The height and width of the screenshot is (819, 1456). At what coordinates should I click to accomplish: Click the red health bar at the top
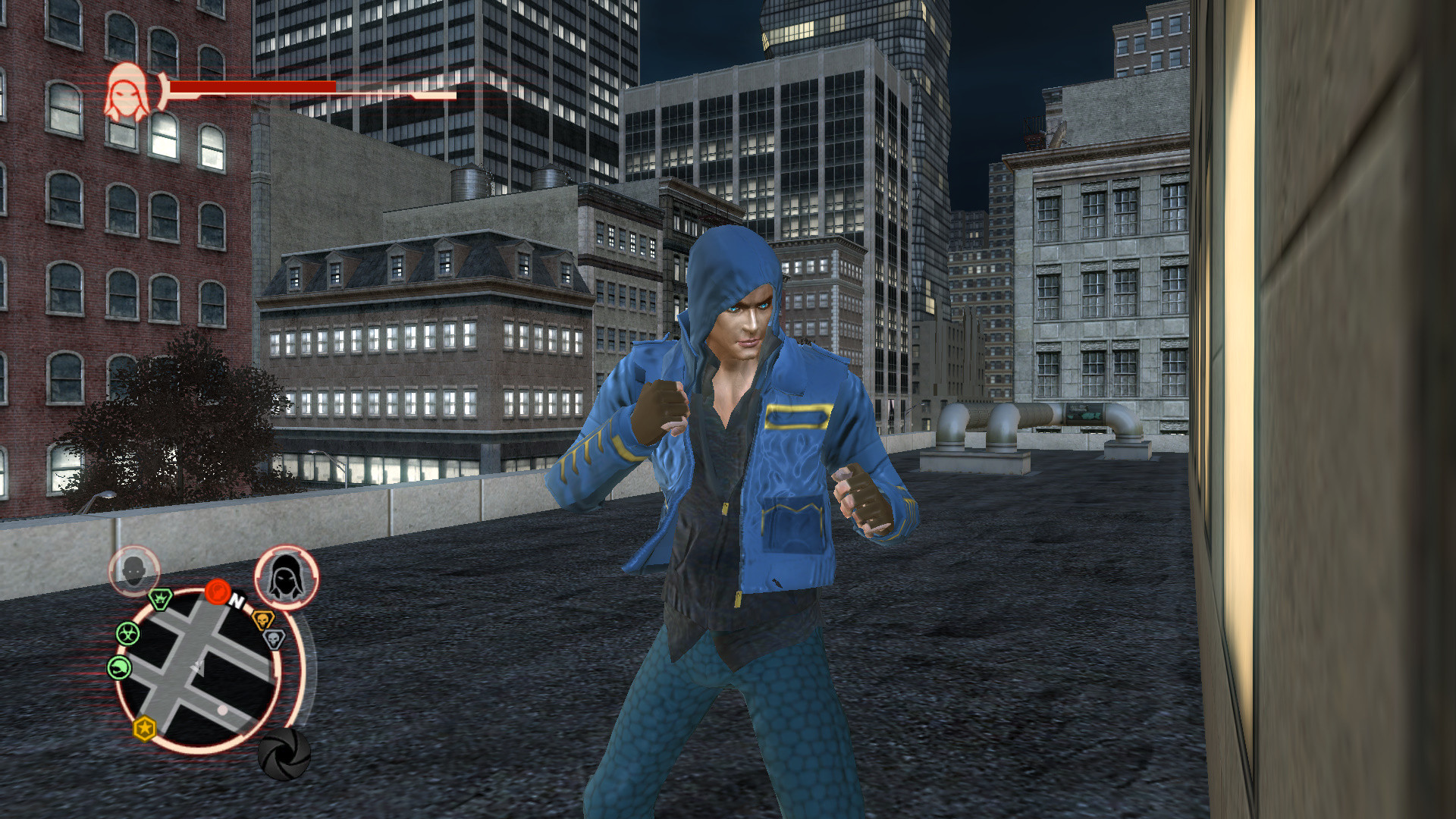[x=250, y=86]
